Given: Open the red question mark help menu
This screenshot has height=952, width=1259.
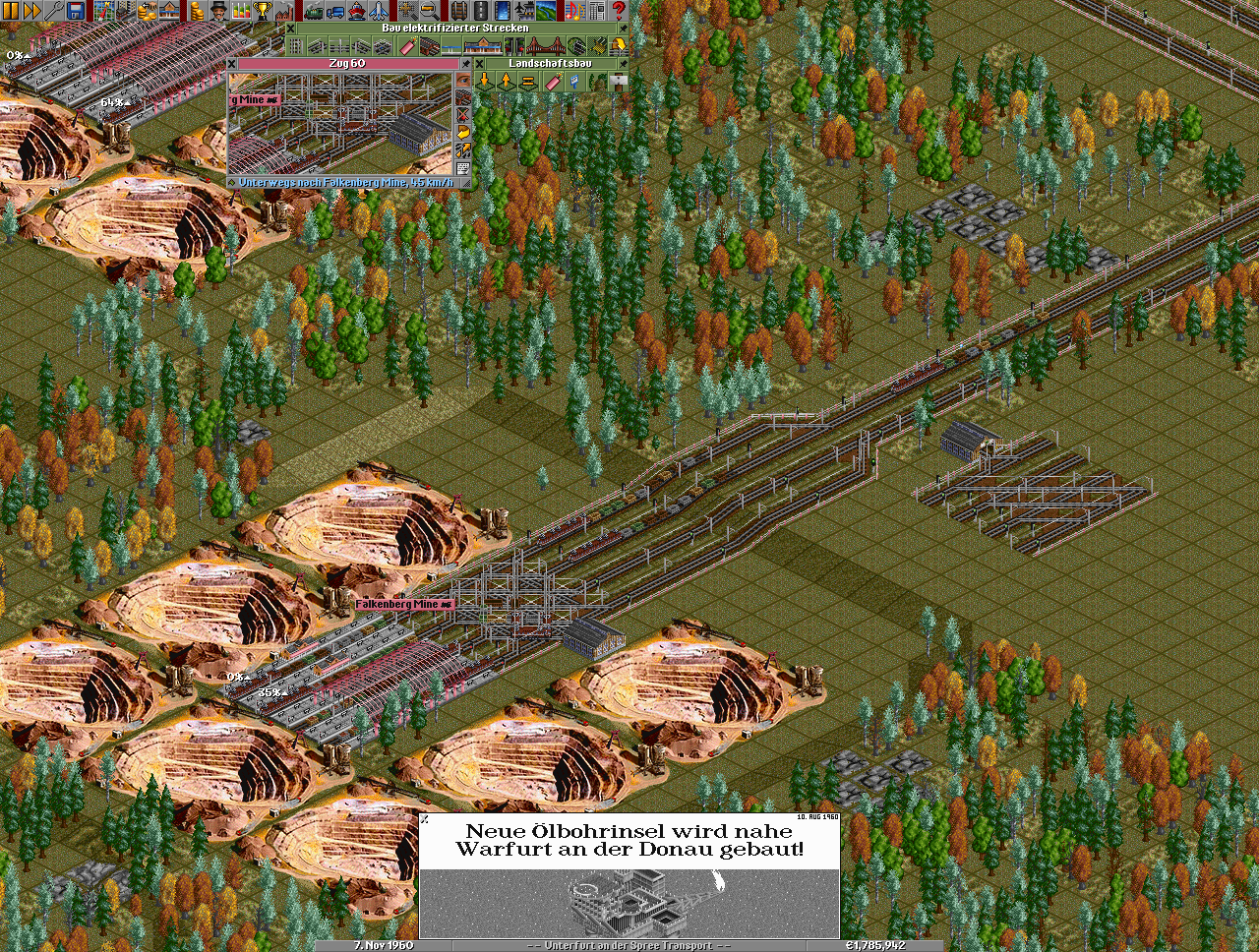Looking at the screenshot, I should click(x=619, y=11).
